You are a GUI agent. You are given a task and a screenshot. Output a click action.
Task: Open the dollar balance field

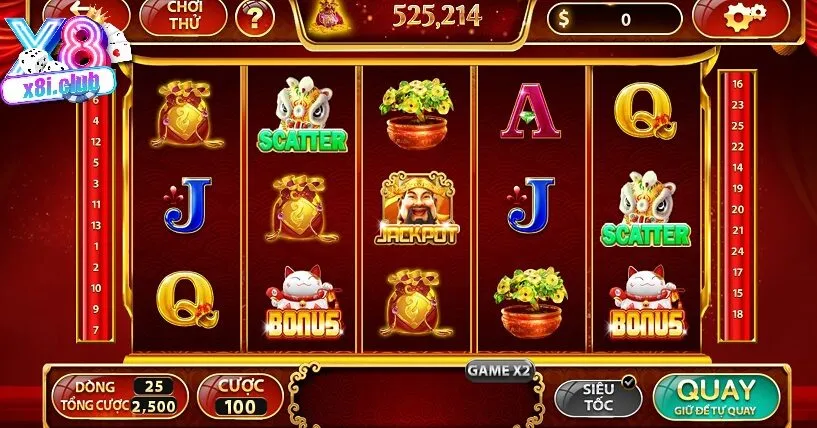[x=614, y=19]
